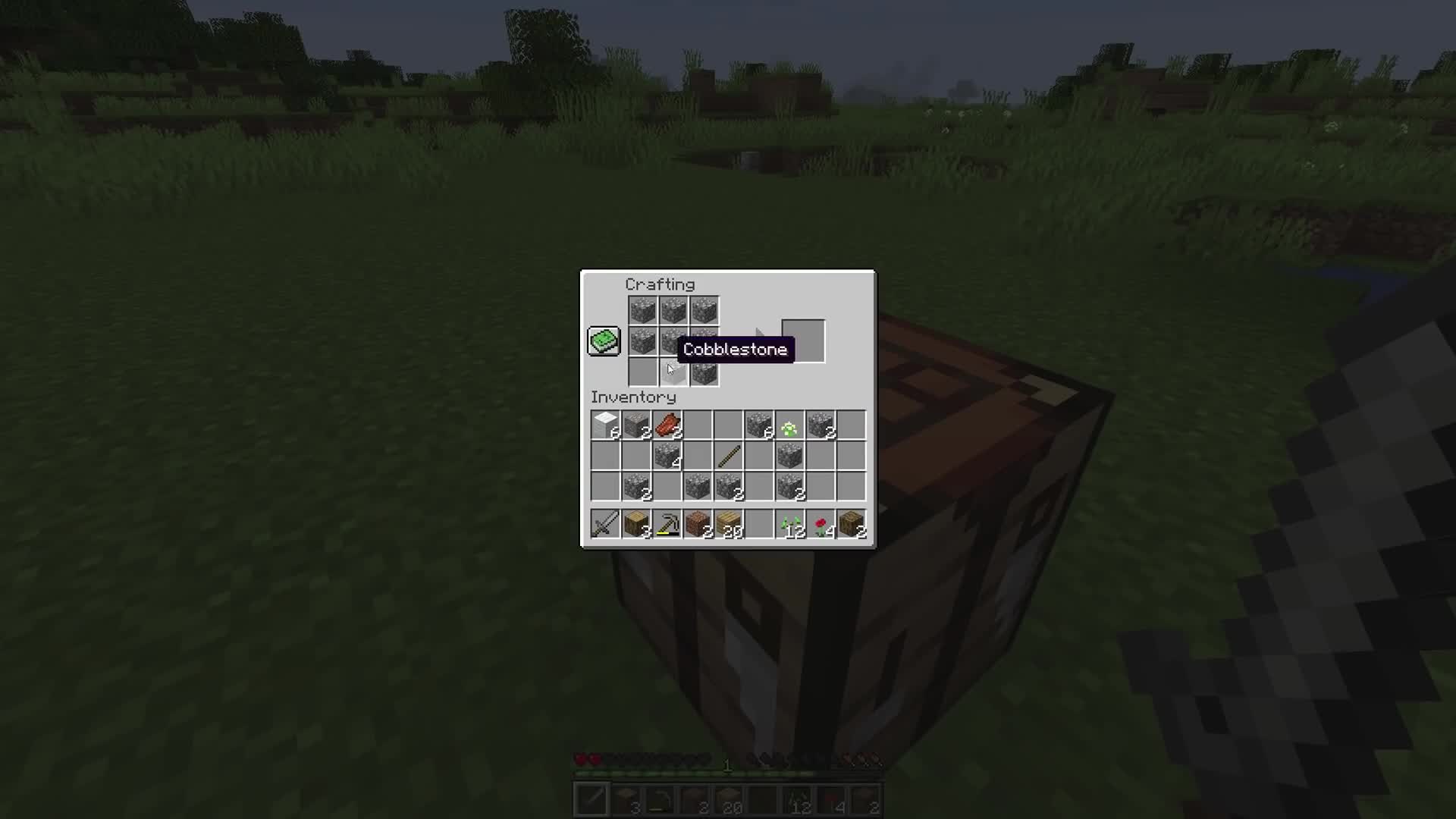The height and width of the screenshot is (819, 1456).
Task: Select the sea pickle item in inventory
Action: (x=789, y=425)
